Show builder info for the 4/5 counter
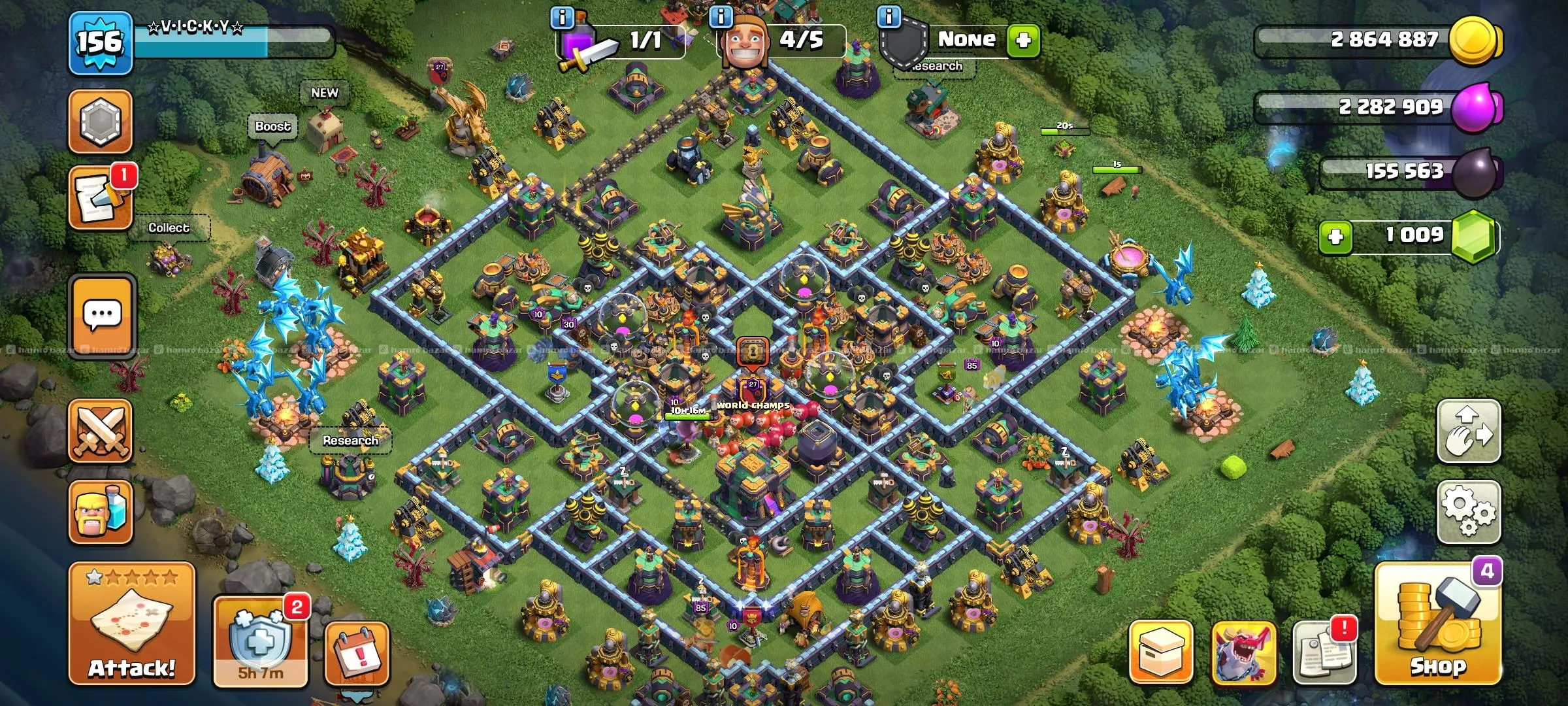The height and width of the screenshot is (706, 1568). click(721, 17)
